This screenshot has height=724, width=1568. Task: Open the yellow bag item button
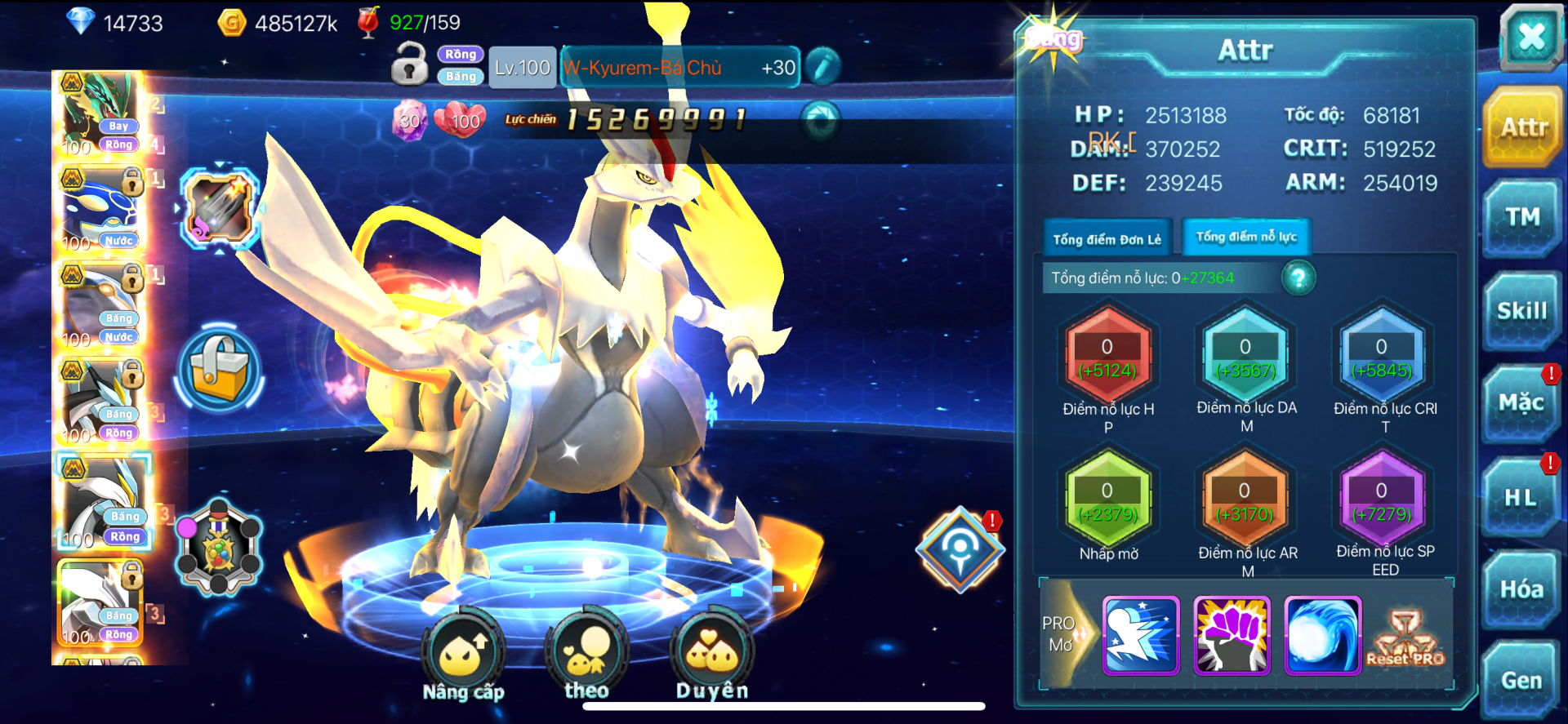tap(219, 369)
